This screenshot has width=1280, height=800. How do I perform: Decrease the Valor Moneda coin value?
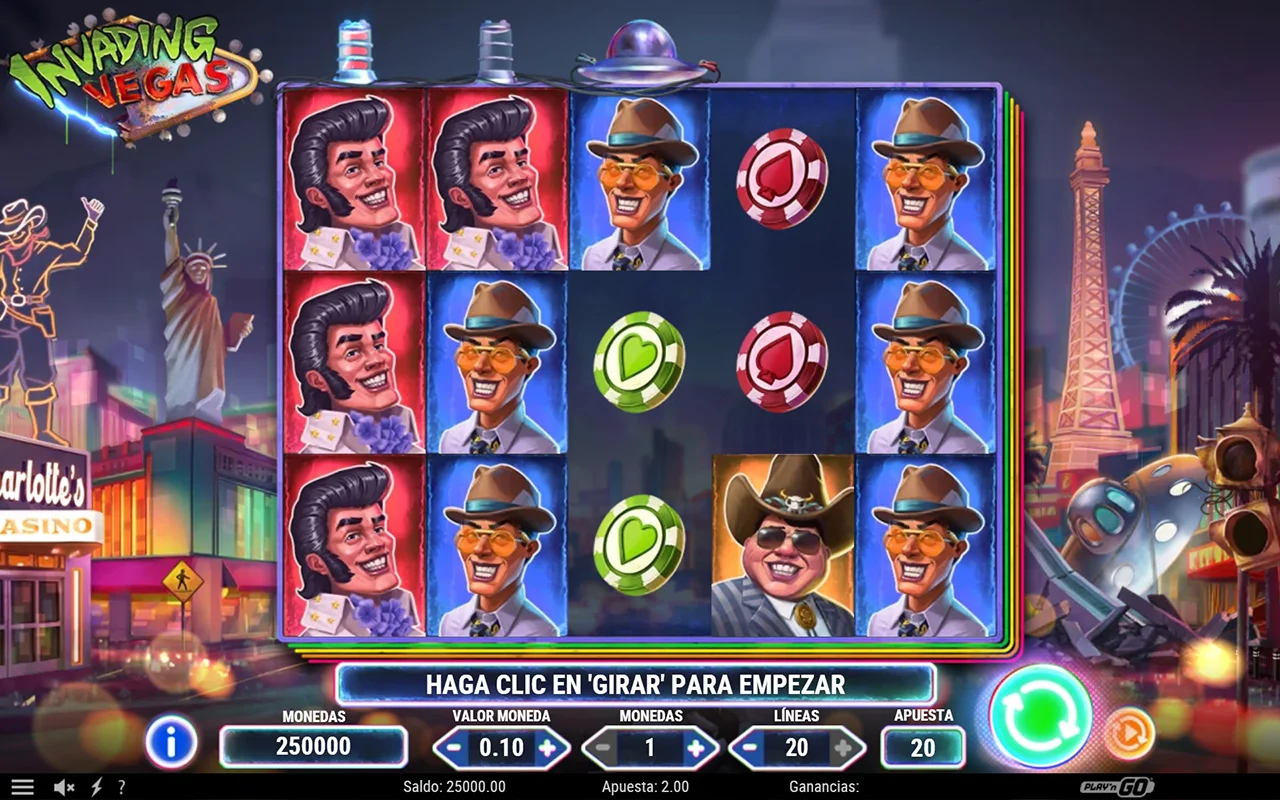coord(454,748)
